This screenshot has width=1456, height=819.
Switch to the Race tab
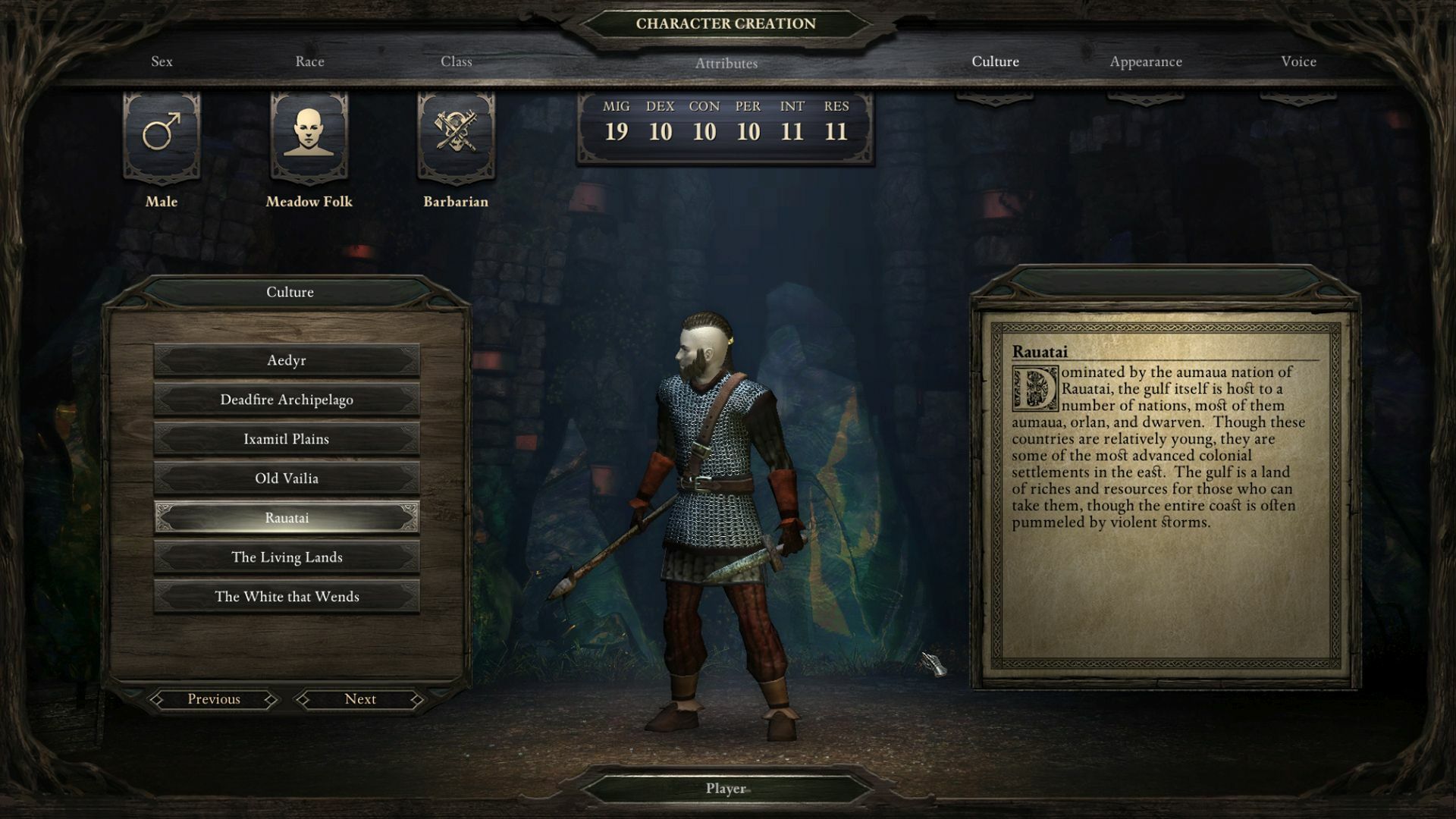tap(310, 61)
